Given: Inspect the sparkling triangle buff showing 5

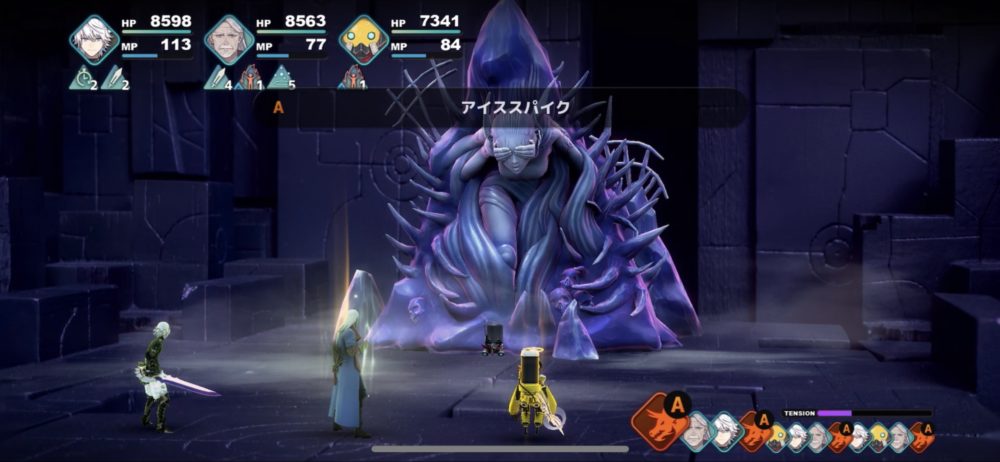Looking at the screenshot, I should click(x=283, y=77).
